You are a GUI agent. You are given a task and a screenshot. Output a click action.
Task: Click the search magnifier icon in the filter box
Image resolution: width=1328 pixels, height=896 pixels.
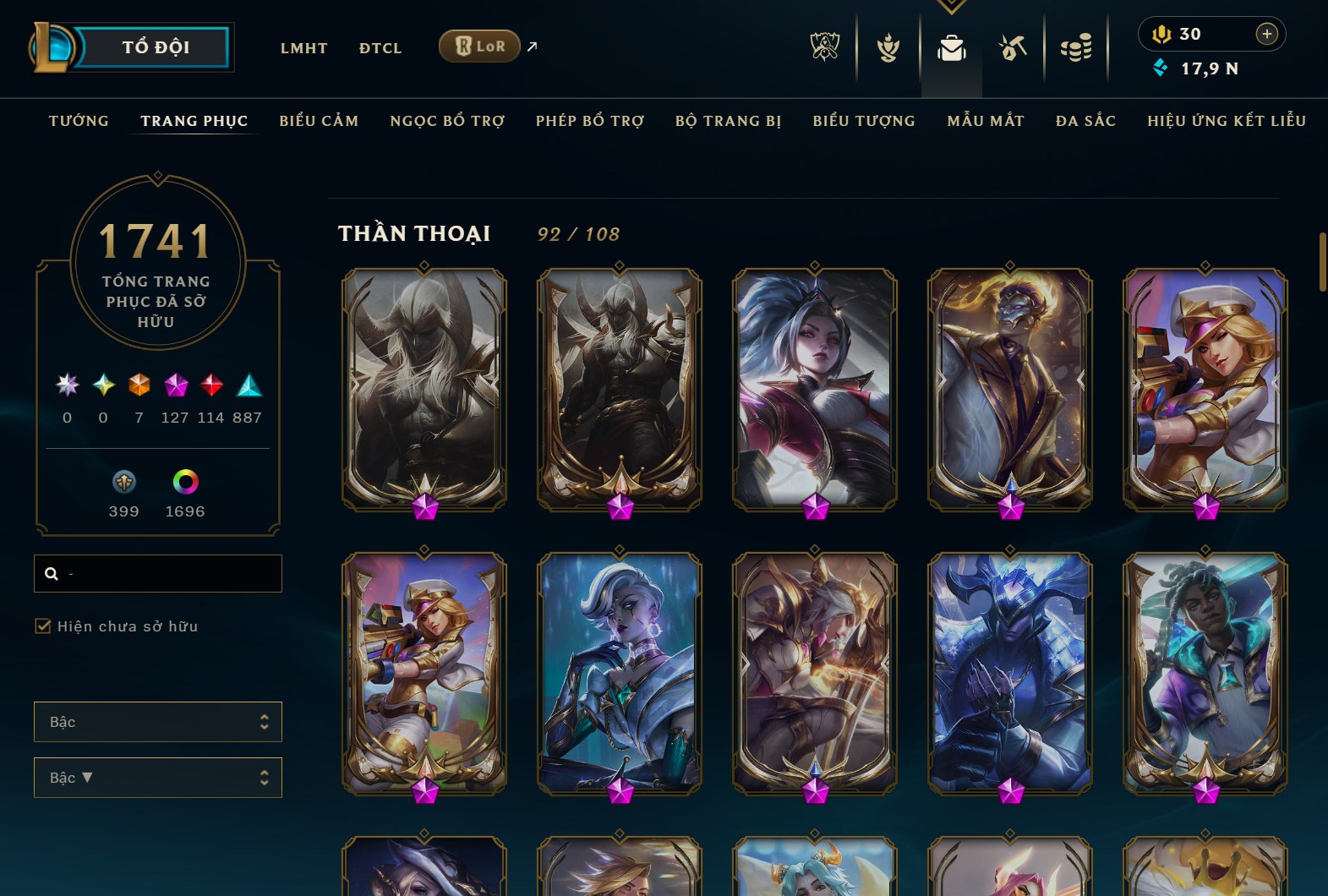(x=52, y=573)
